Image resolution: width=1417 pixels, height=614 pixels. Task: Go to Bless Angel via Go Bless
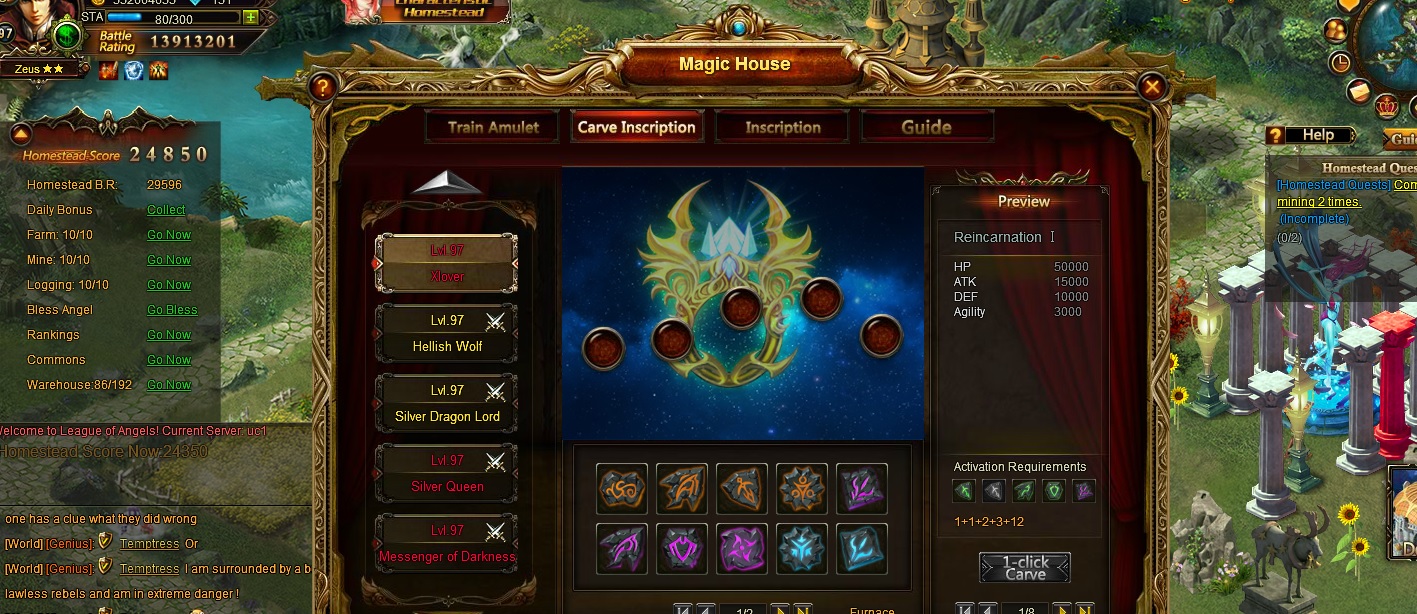[172, 310]
